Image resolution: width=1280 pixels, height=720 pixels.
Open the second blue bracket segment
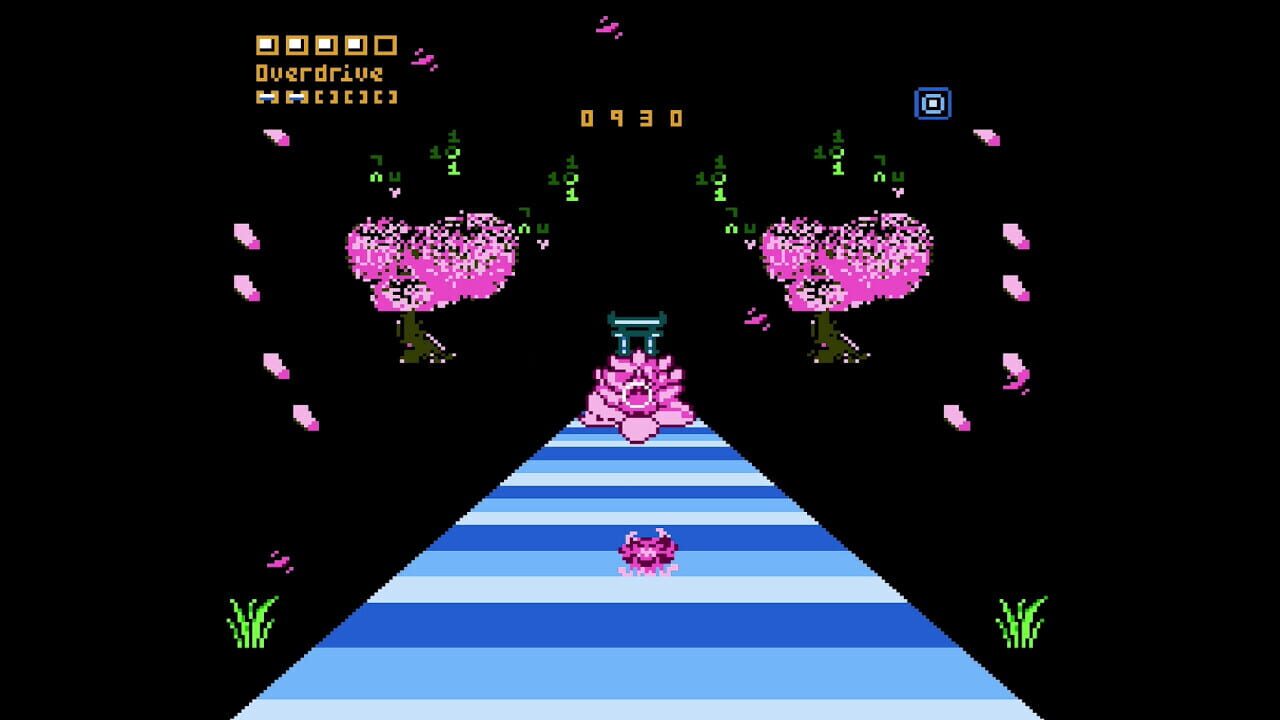coord(296,97)
